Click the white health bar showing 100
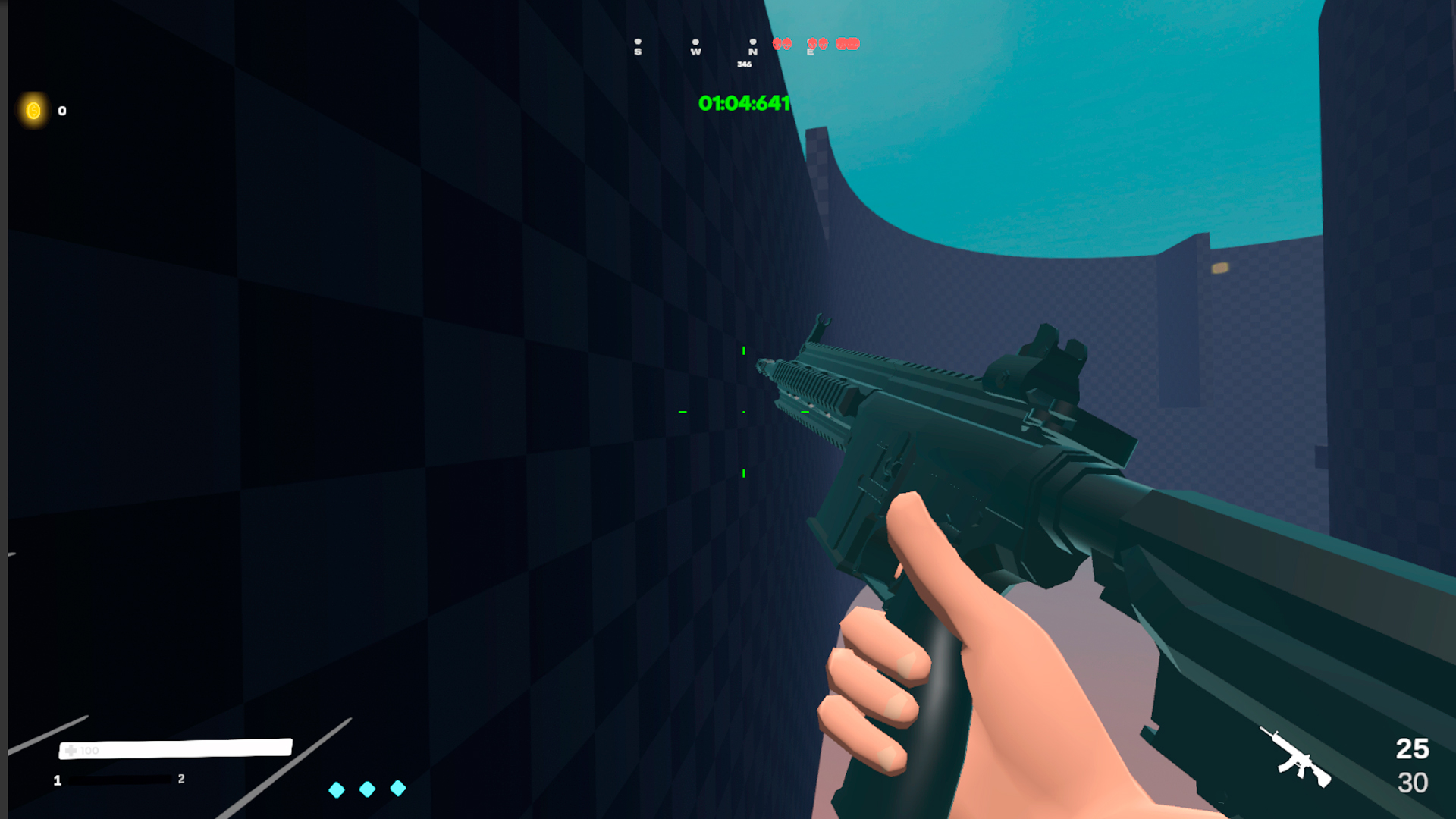Viewport: 1456px width, 819px height. [174, 749]
